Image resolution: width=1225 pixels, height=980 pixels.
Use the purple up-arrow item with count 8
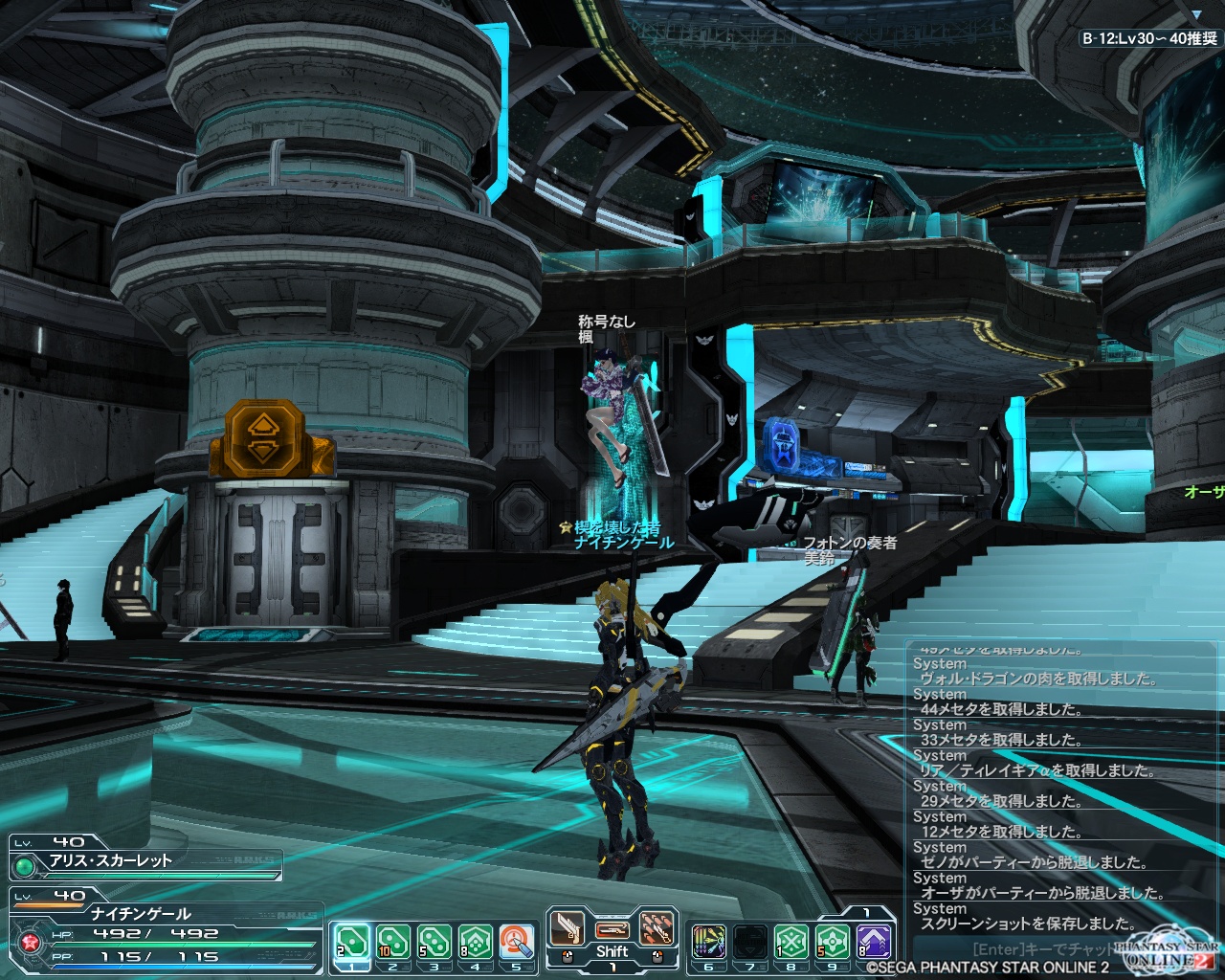point(874,943)
